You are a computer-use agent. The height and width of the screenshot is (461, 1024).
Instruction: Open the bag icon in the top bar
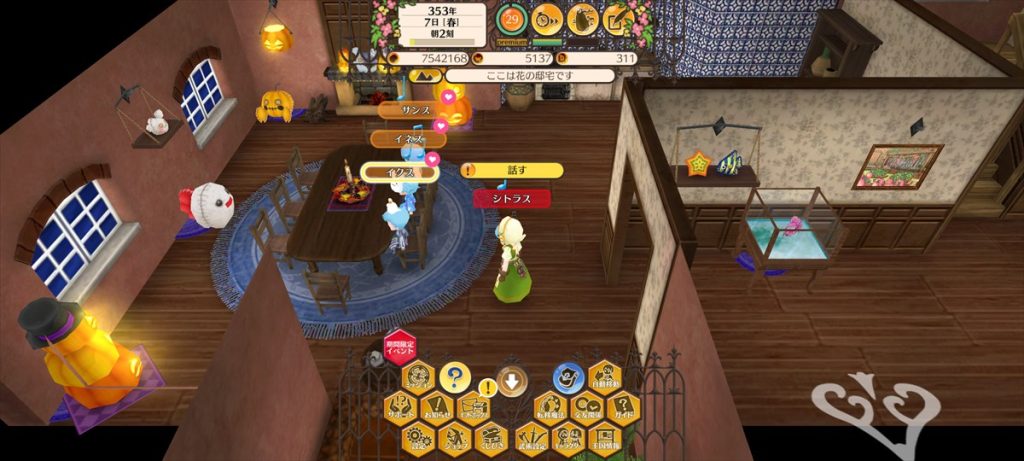click(582, 17)
